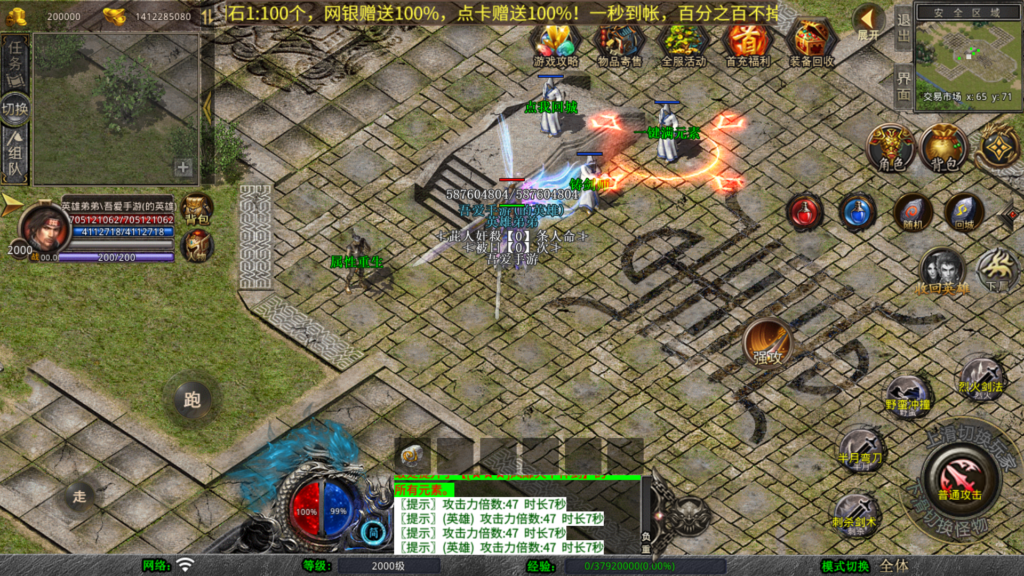Image resolution: width=1024 pixels, height=576 pixels.
Task: Open the 首充福利 first-recharge bonus
Action: (747, 42)
